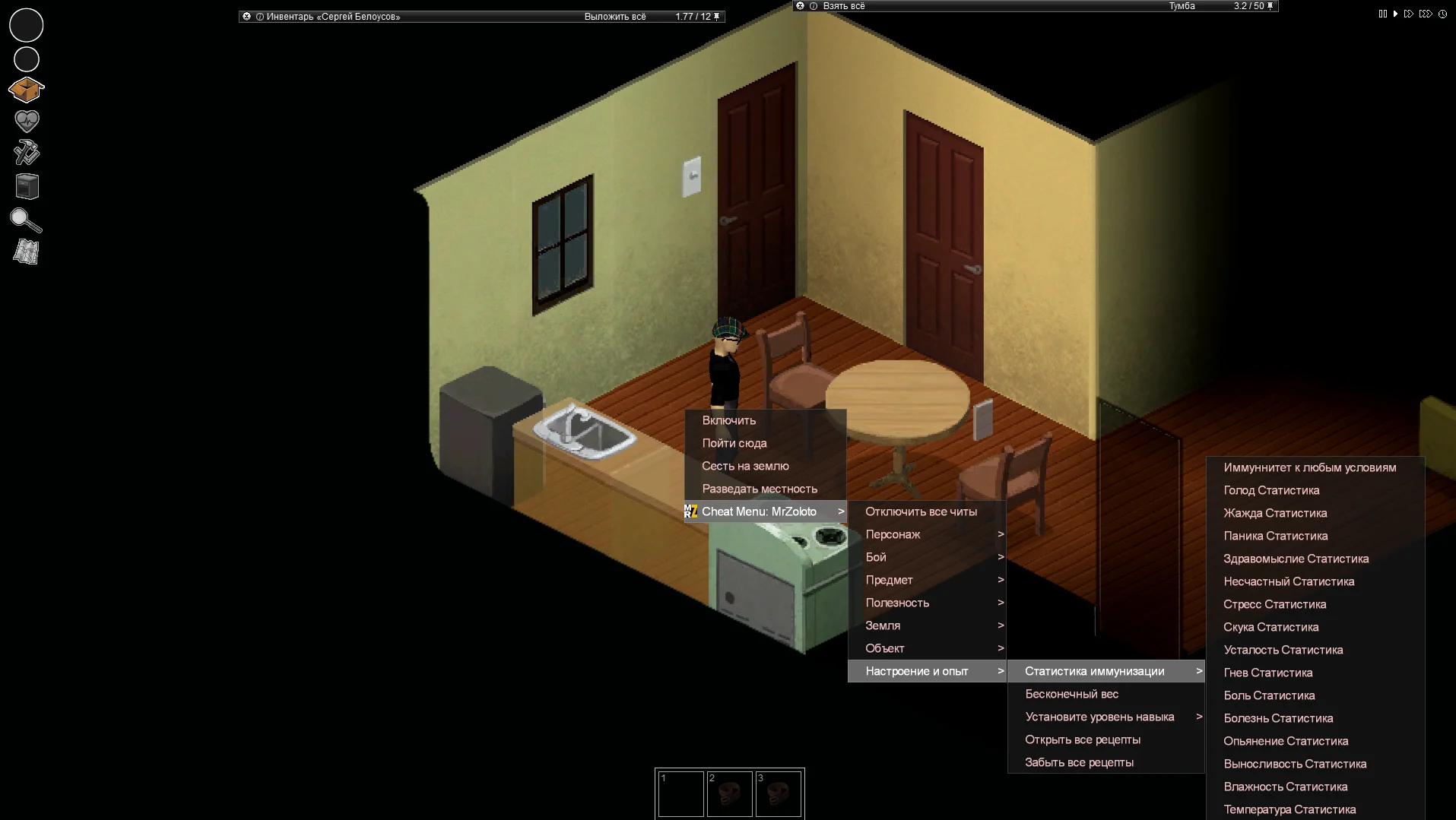Pause the game with the pause control
The height and width of the screenshot is (820, 1456).
pyautogui.click(x=1382, y=13)
